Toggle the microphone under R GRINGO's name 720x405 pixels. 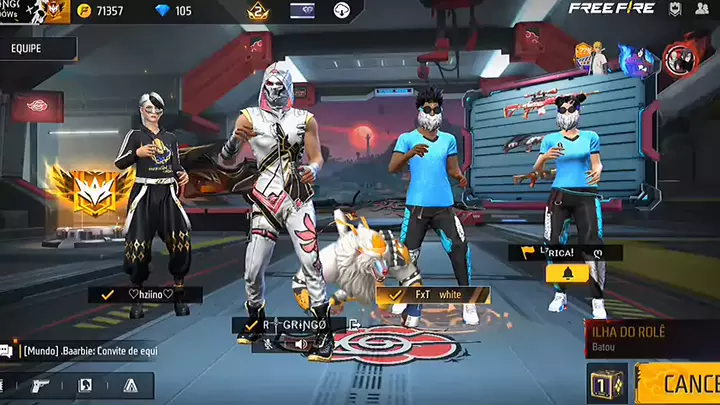point(269,344)
